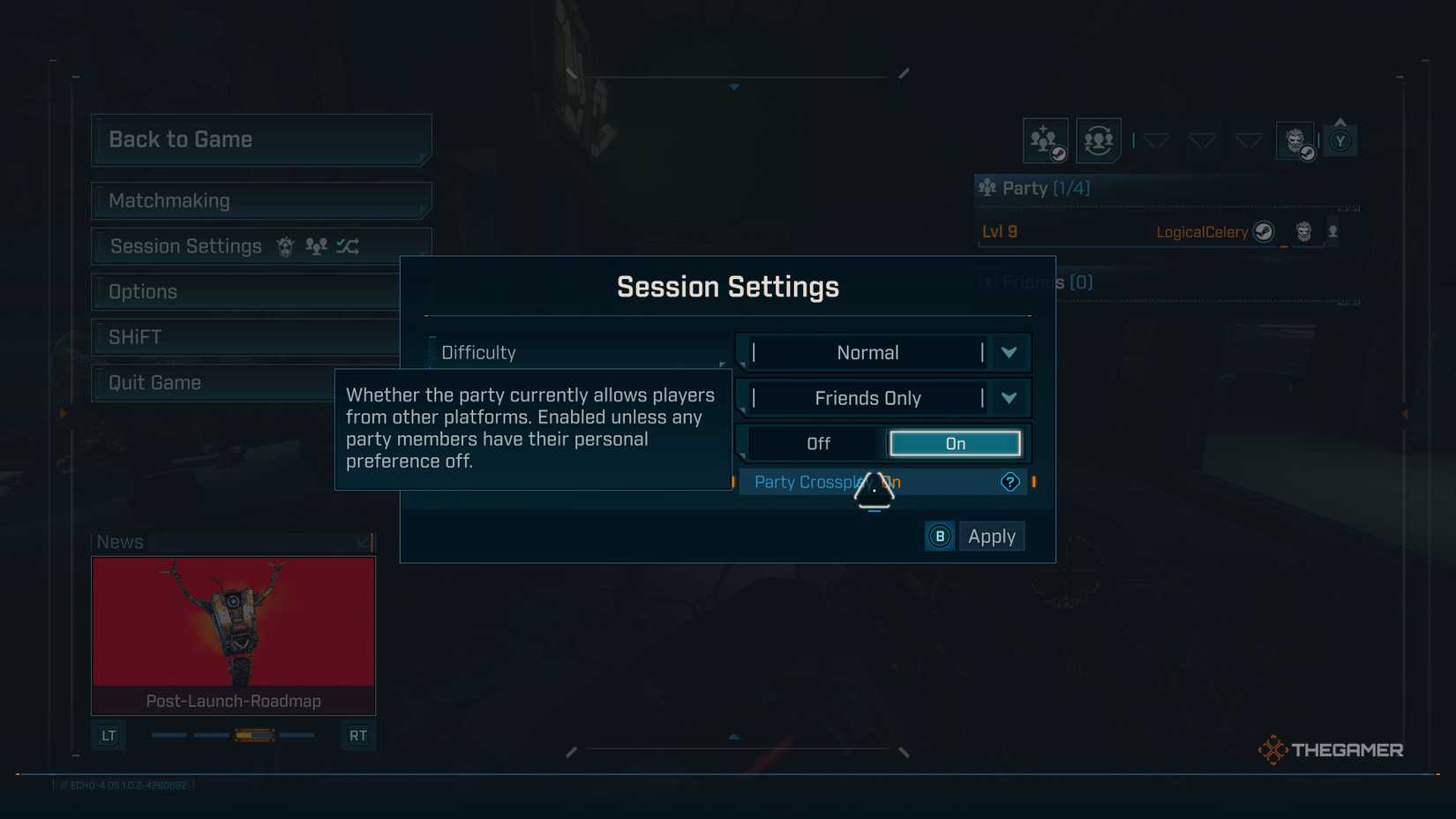Click the B button icon next to Apply
This screenshot has width=1456, height=819.
pos(939,536)
